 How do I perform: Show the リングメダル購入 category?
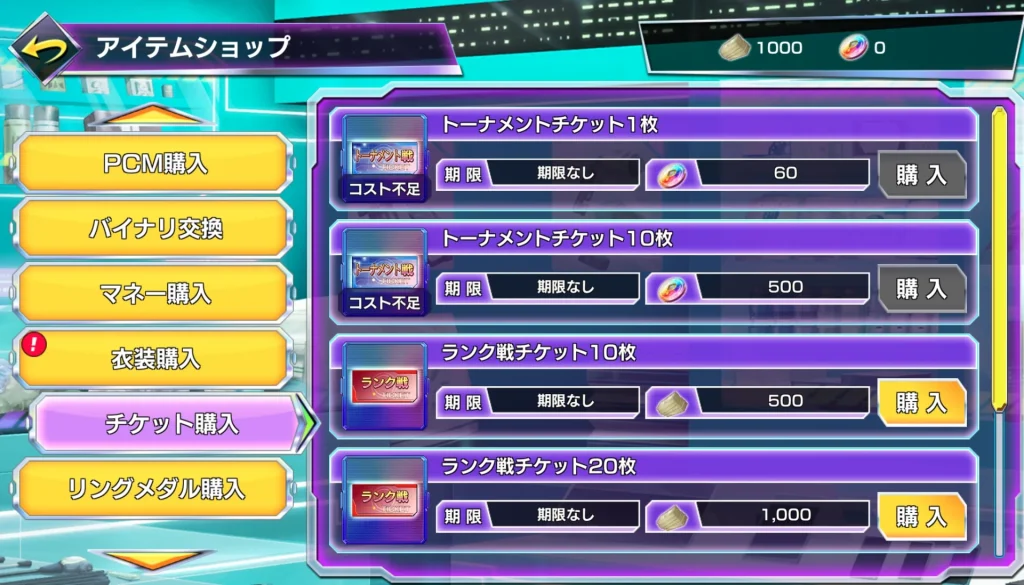pyautogui.click(x=155, y=489)
